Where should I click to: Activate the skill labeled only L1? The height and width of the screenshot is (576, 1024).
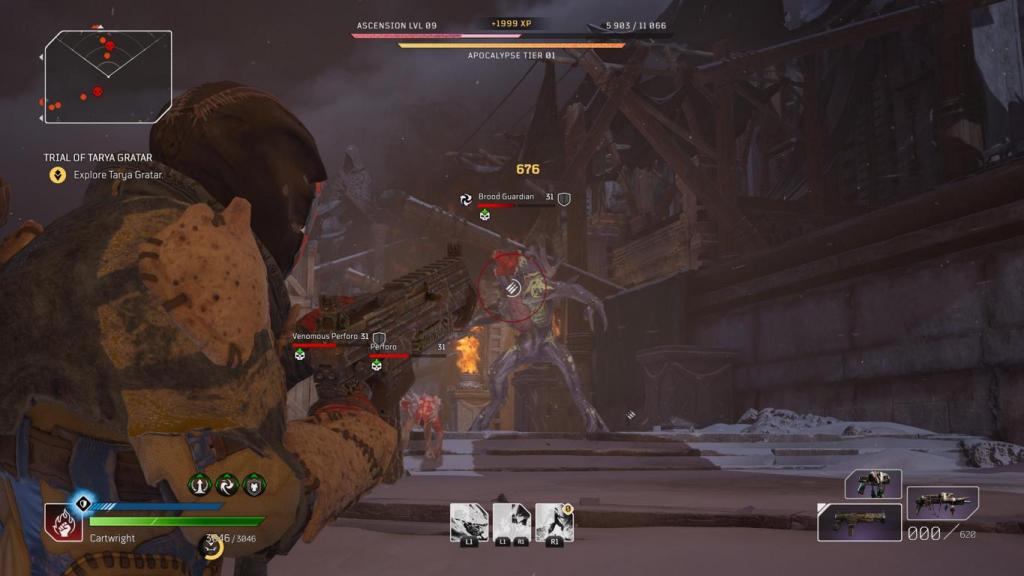pyautogui.click(x=469, y=522)
